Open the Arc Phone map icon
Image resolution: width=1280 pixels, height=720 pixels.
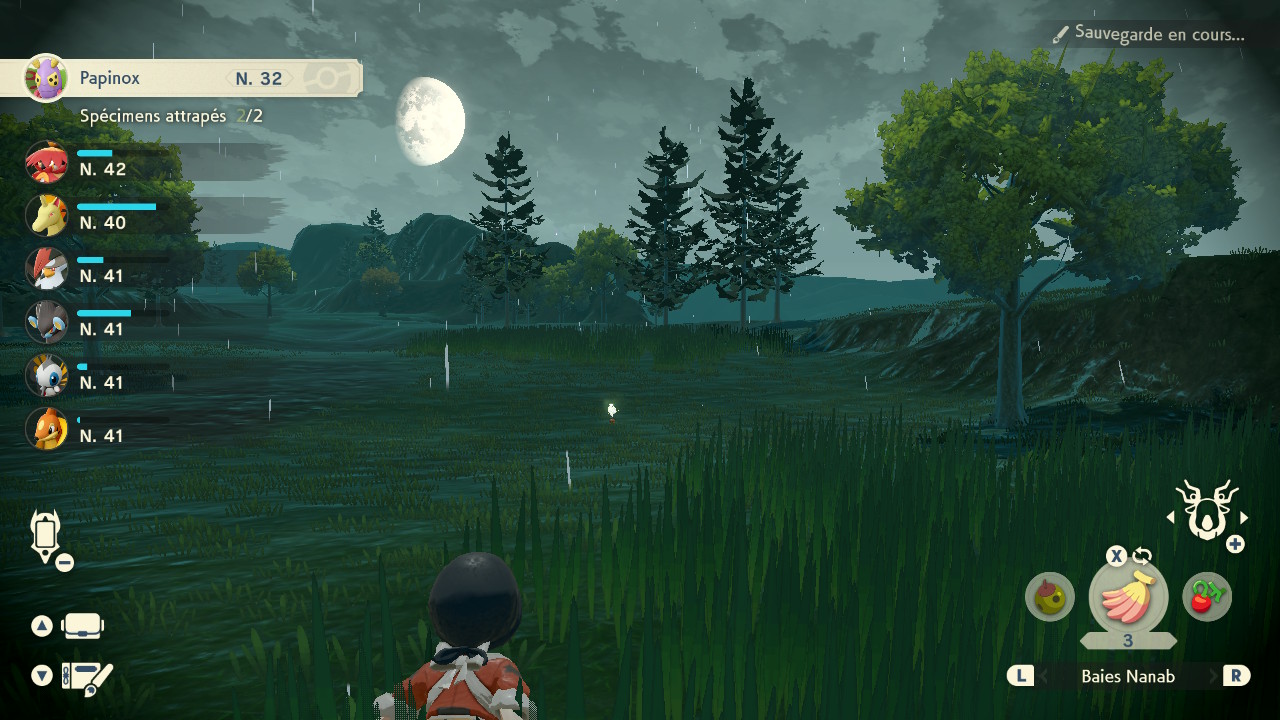47,537
